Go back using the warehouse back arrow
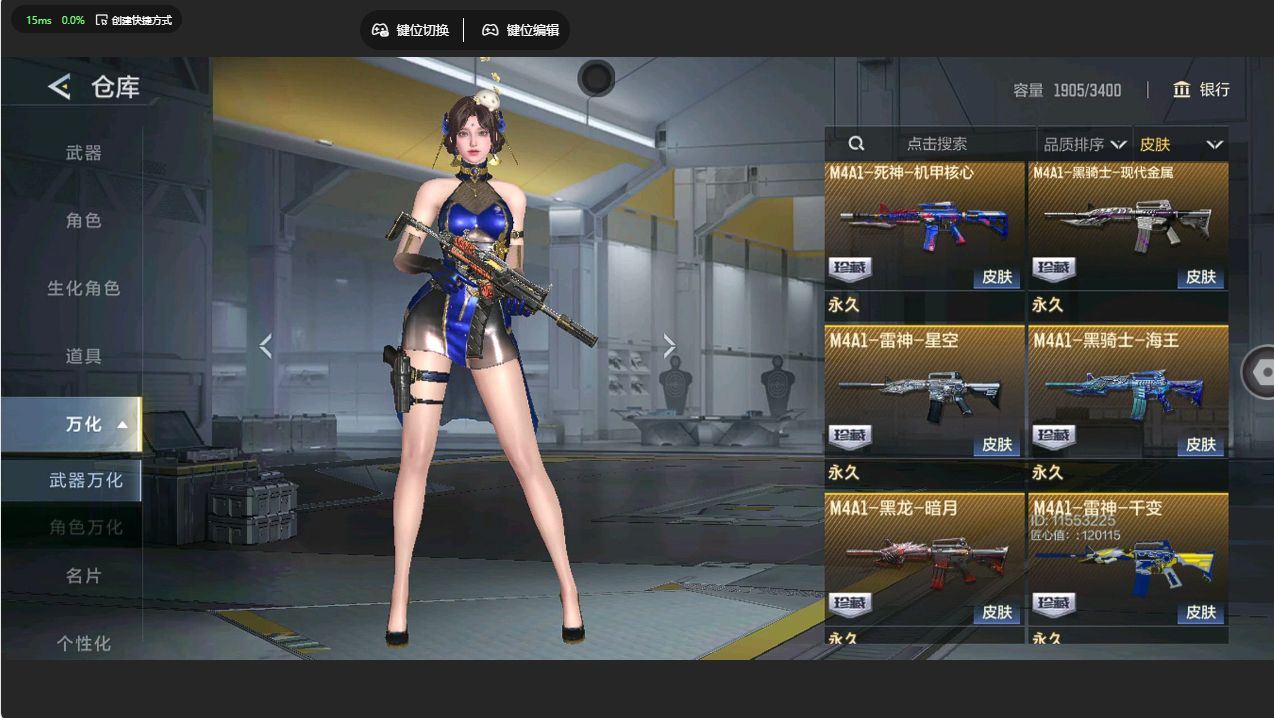The image size is (1274, 718). click(x=59, y=87)
